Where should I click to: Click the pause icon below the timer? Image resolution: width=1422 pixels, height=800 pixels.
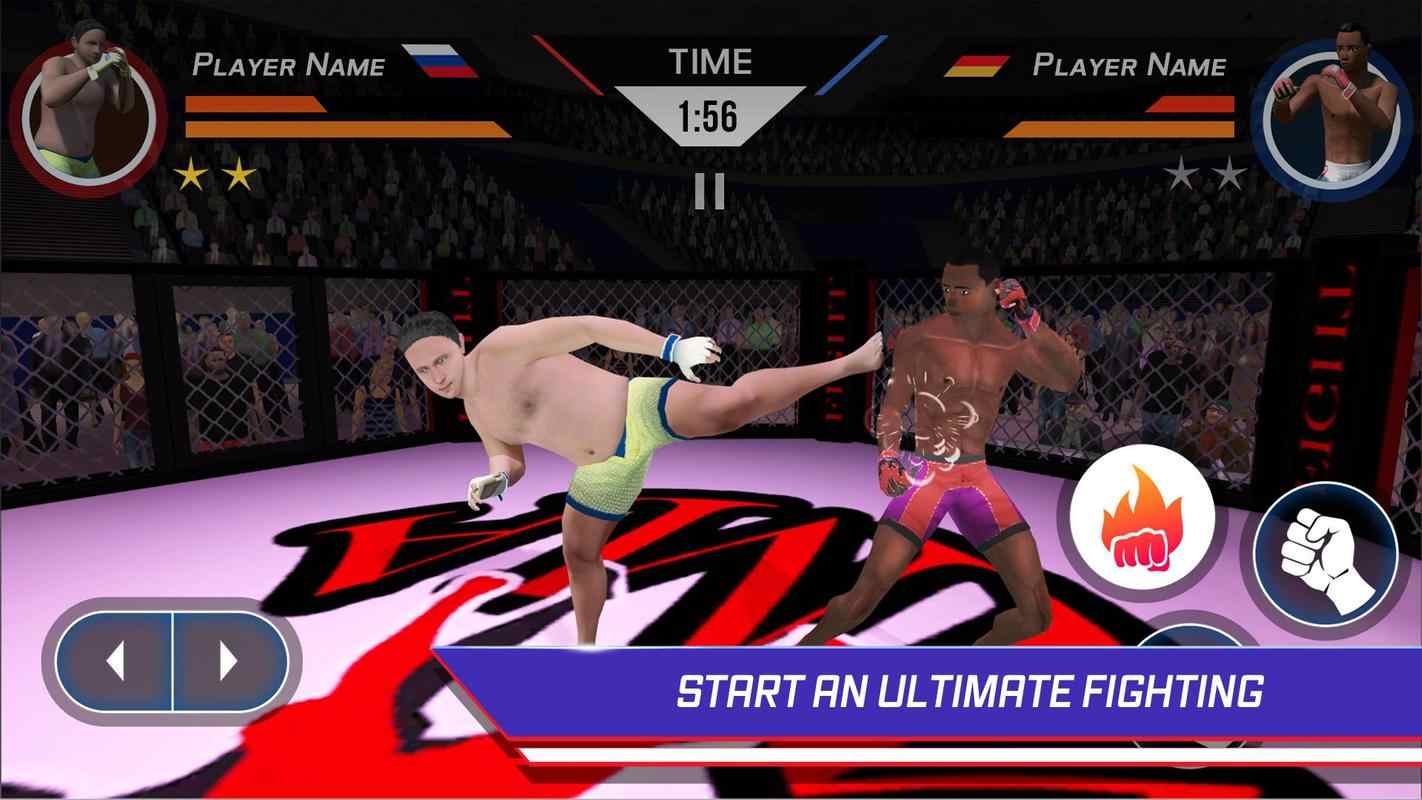[x=712, y=190]
